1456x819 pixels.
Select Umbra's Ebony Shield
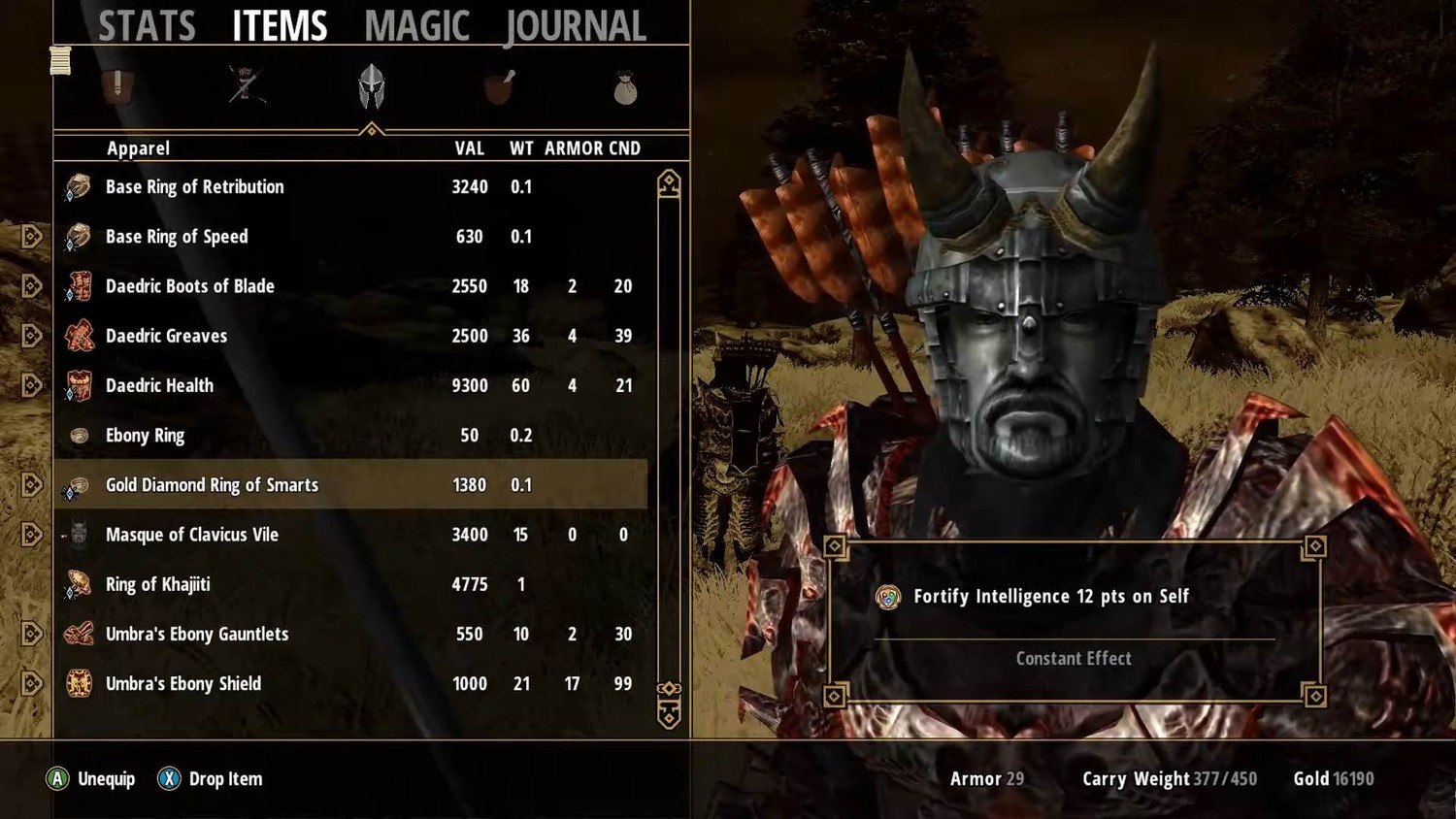tap(183, 684)
